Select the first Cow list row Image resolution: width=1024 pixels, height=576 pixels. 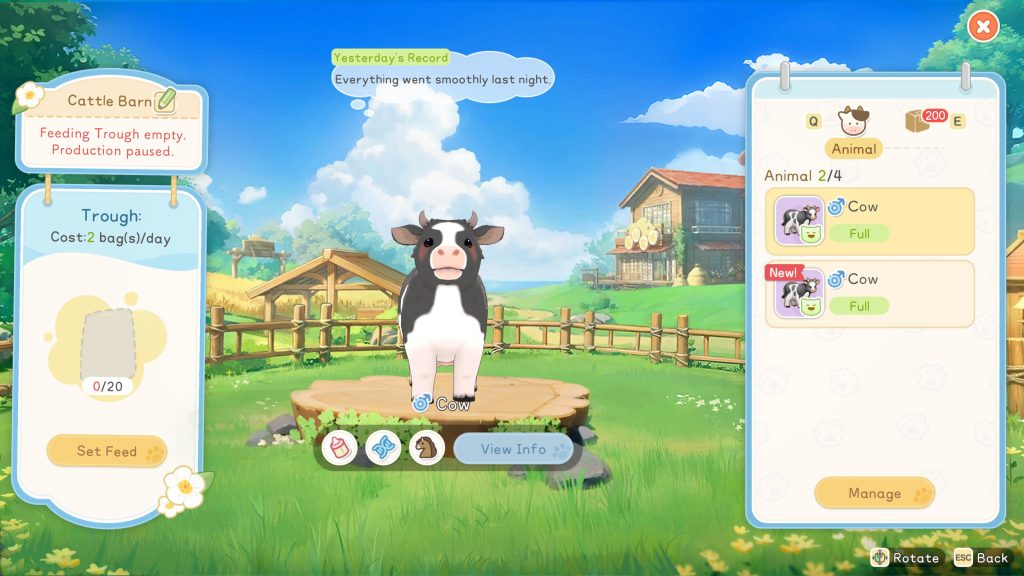coord(869,221)
